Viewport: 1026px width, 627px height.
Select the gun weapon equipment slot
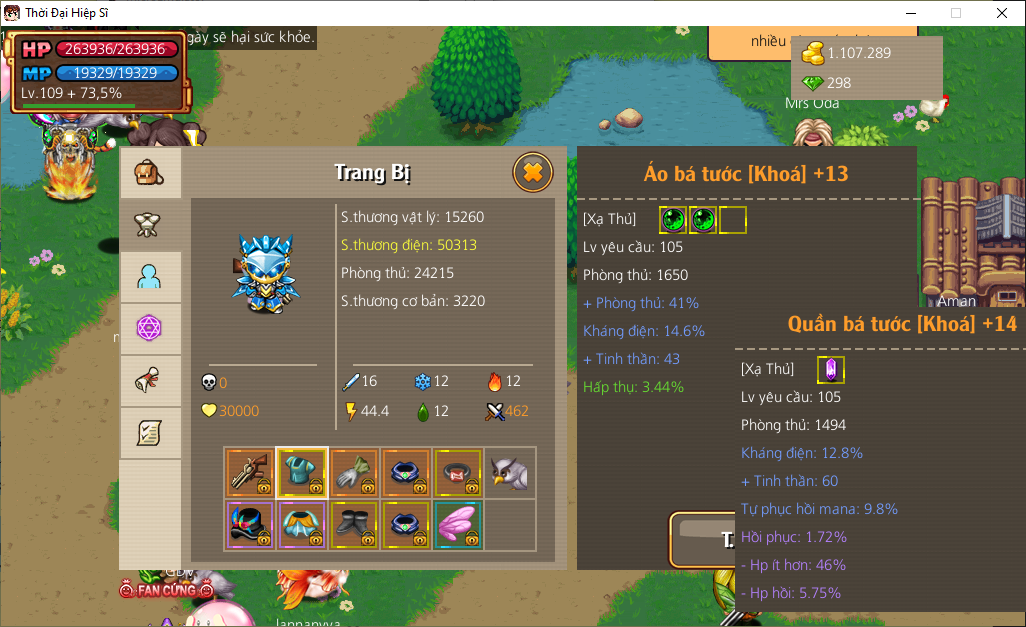pyautogui.click(x=250, y=472)
